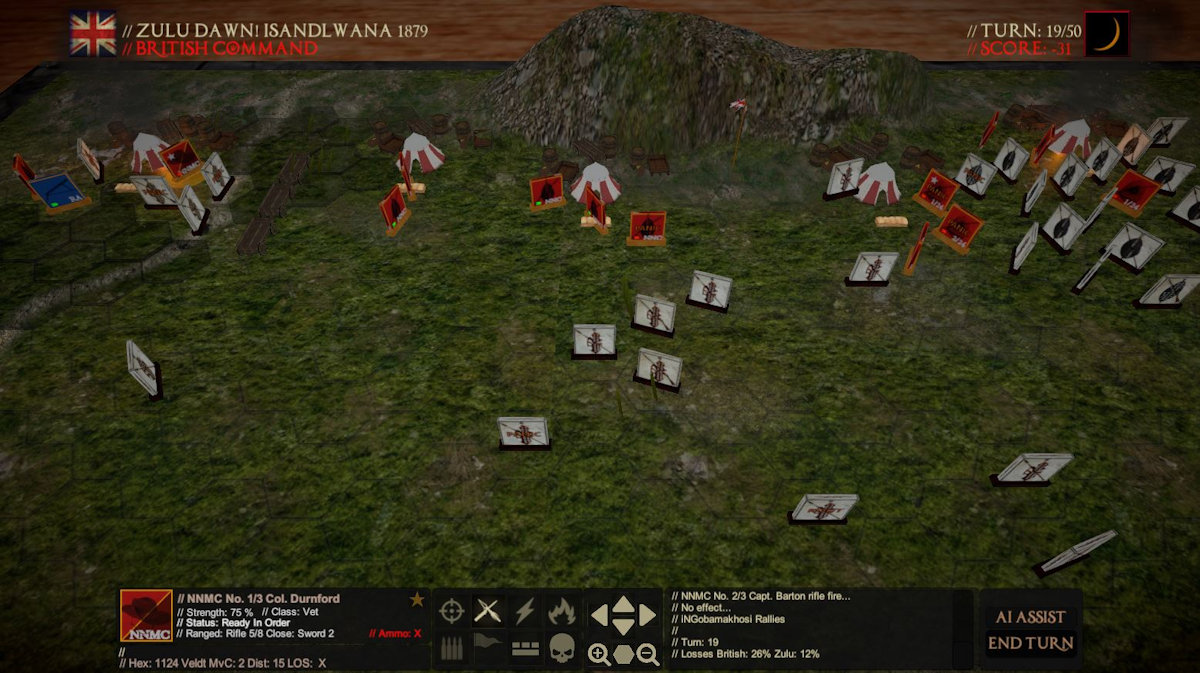
Task: Click the skull icon button
Action: [x=561, y=648]
